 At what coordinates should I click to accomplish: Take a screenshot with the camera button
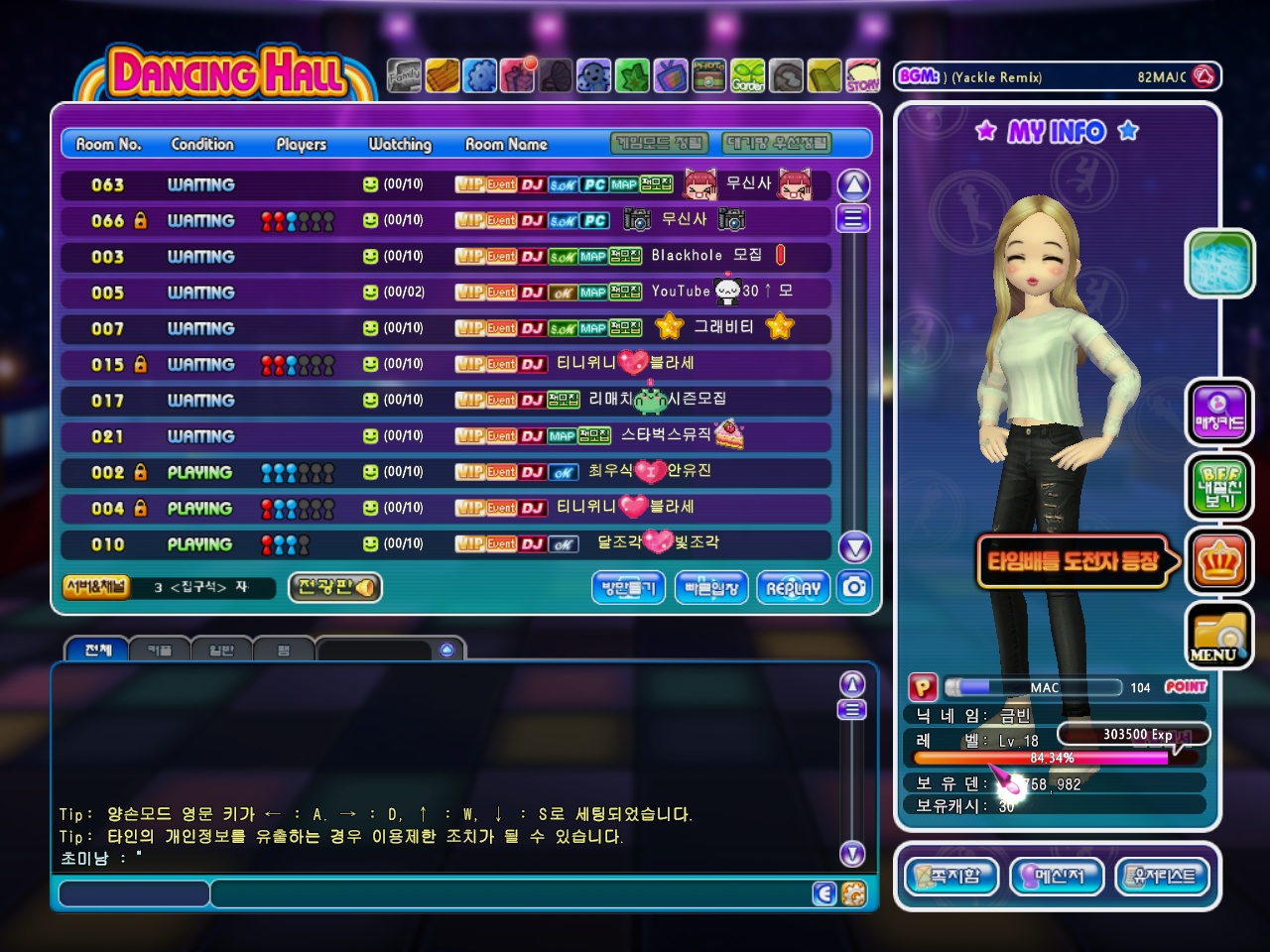[x=854, y=587]
